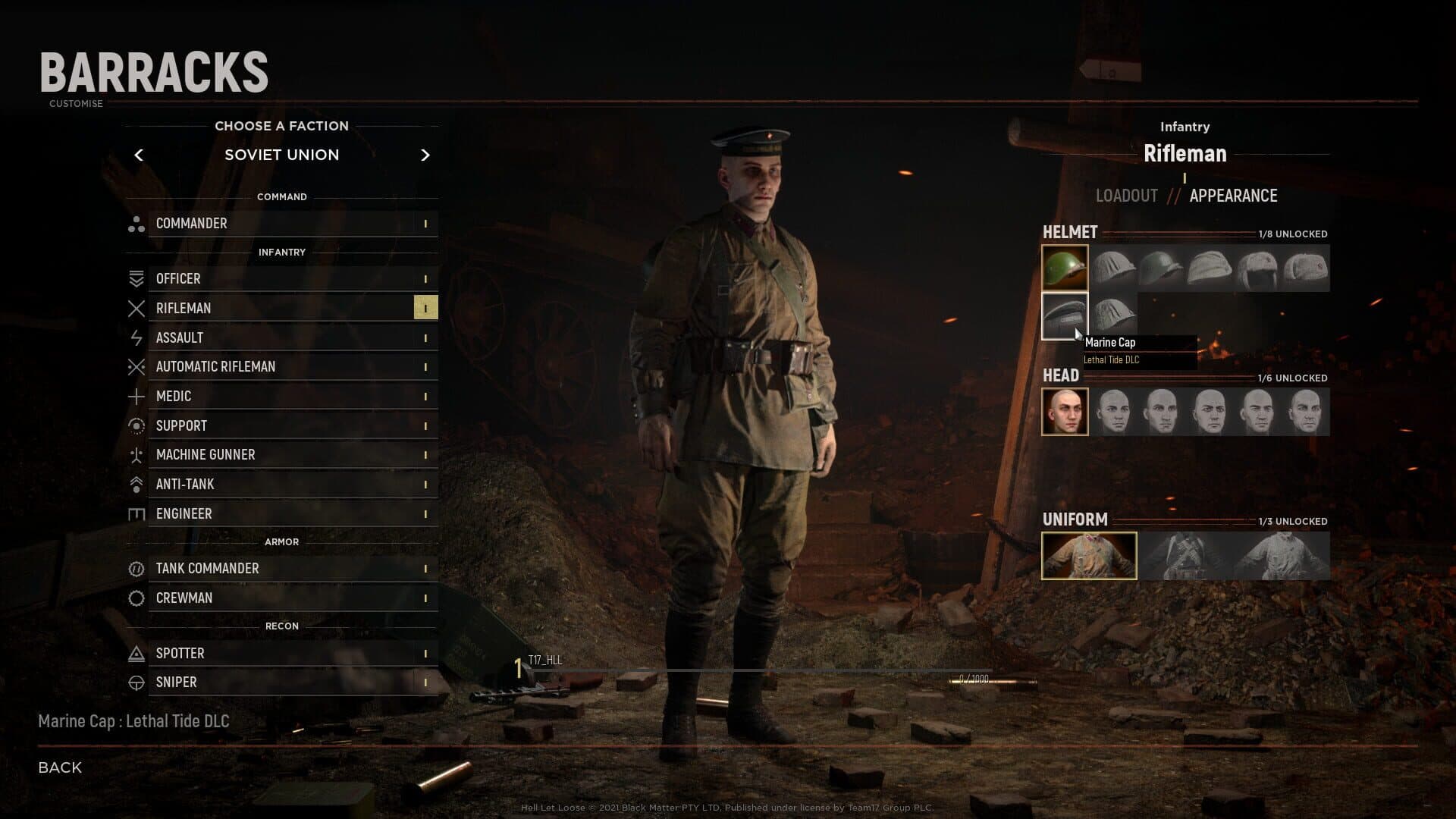Image resolution: width=1456 pixels, height=819 pixels.
Task: Choose the Support role
Action: pos(282,426)
